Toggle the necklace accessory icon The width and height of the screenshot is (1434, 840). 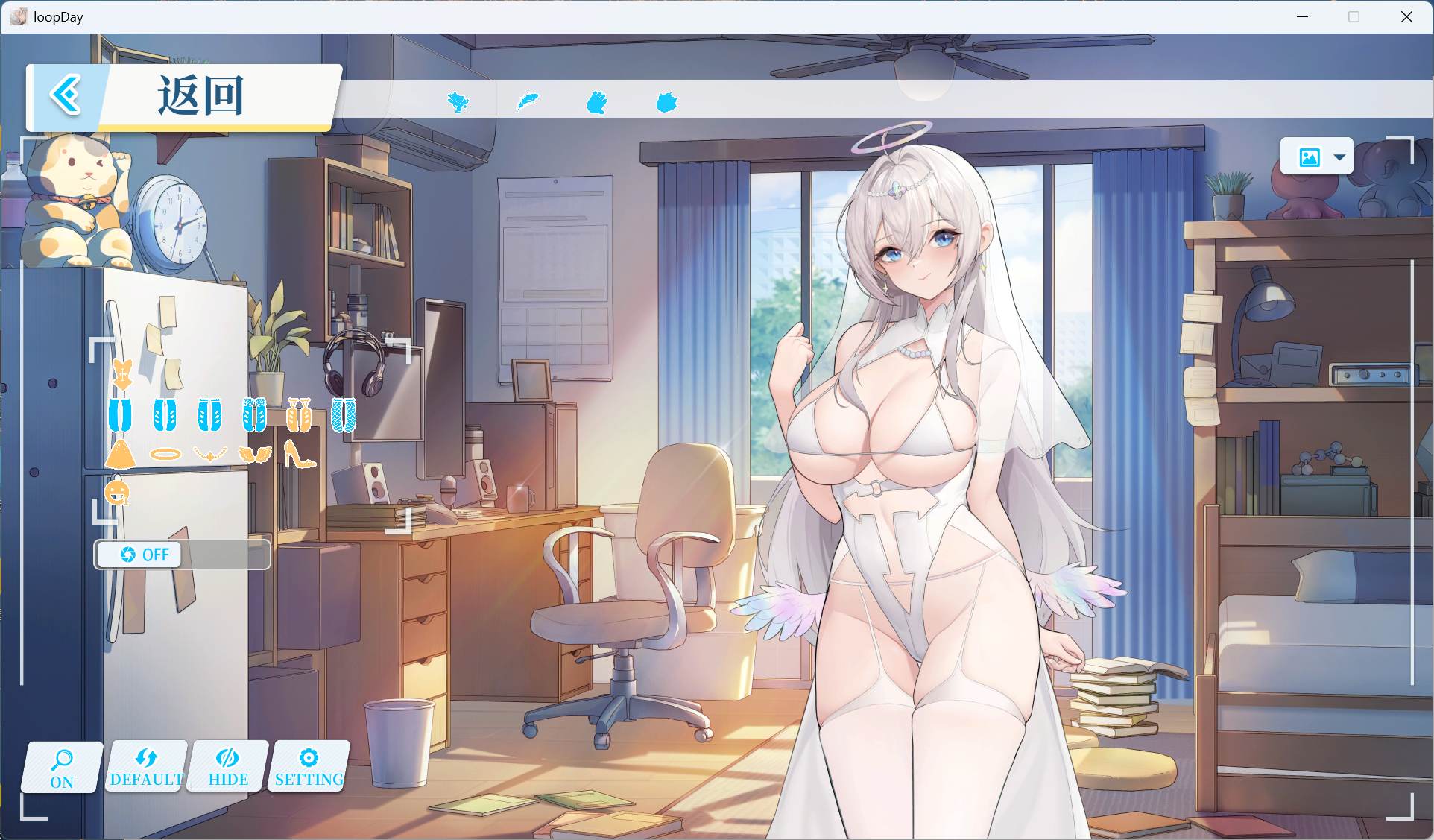tap(210, 453)
